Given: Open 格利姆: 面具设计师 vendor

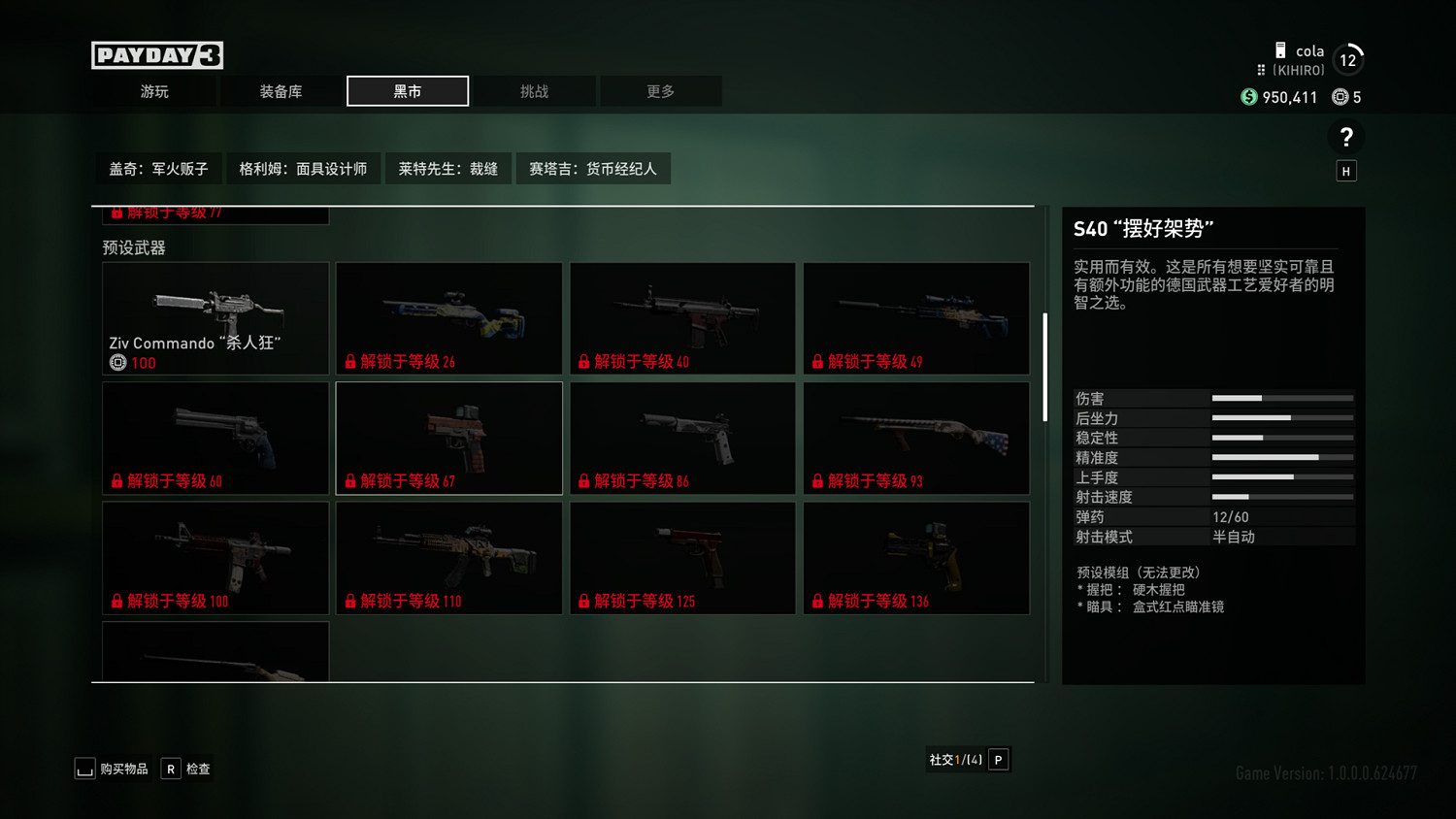Looking at the screenshot, I should tap(304, 168).
